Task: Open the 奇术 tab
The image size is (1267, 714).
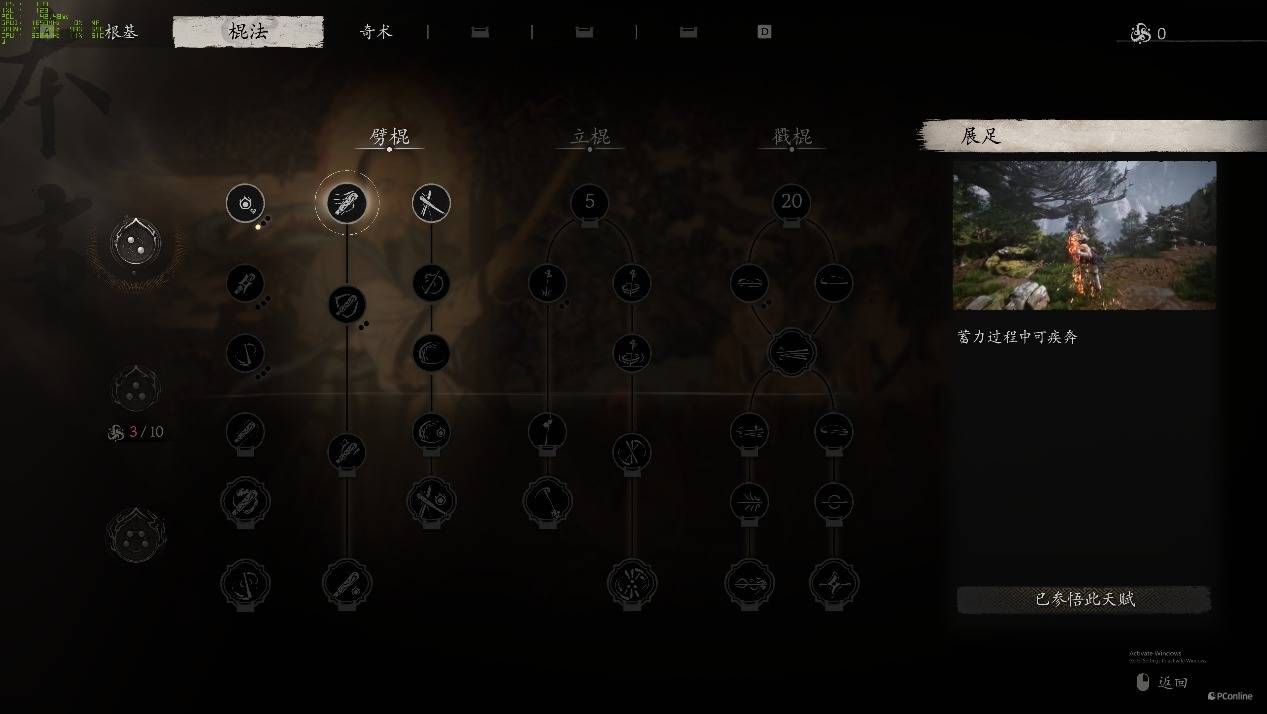Action: tap(376, 32)
